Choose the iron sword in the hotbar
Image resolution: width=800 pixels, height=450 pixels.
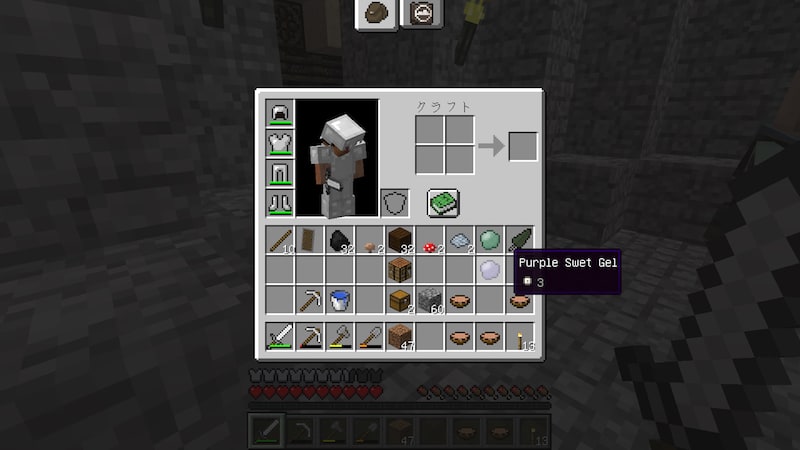point(279,337)
